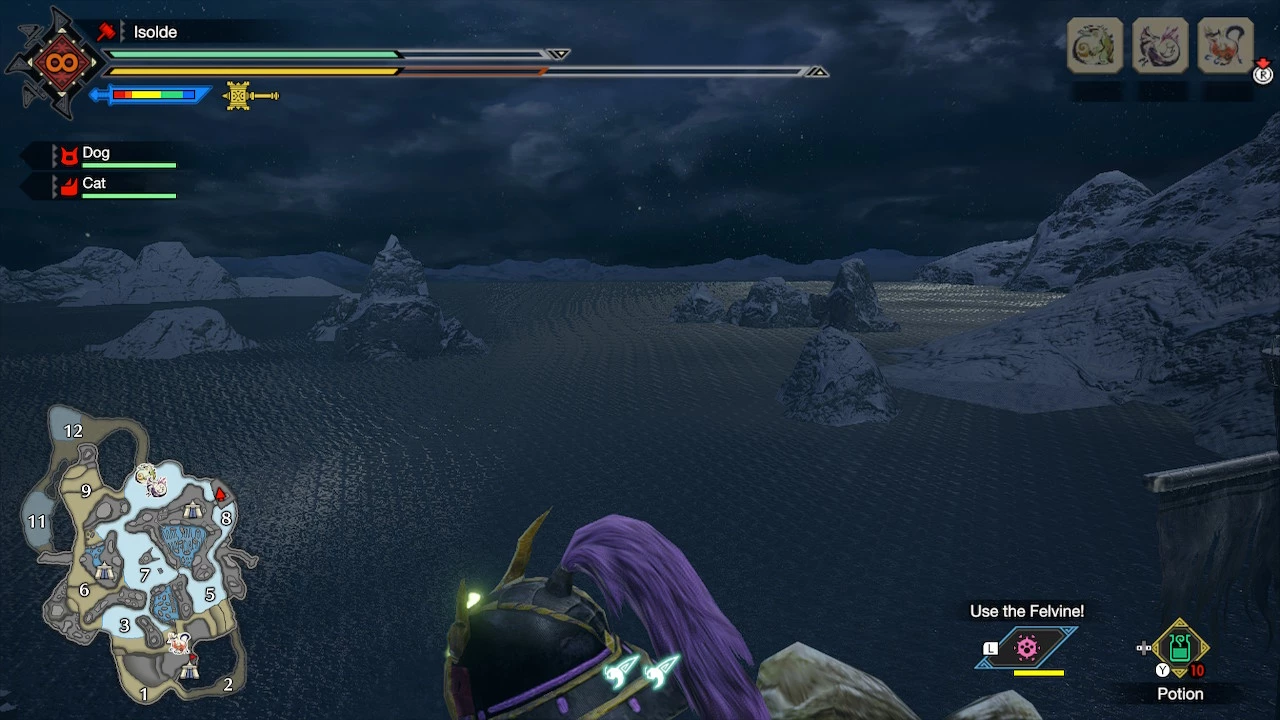Choose the Dog buddy entry
The height and width of the screenshot is (720, 1280).
[98, 155]
